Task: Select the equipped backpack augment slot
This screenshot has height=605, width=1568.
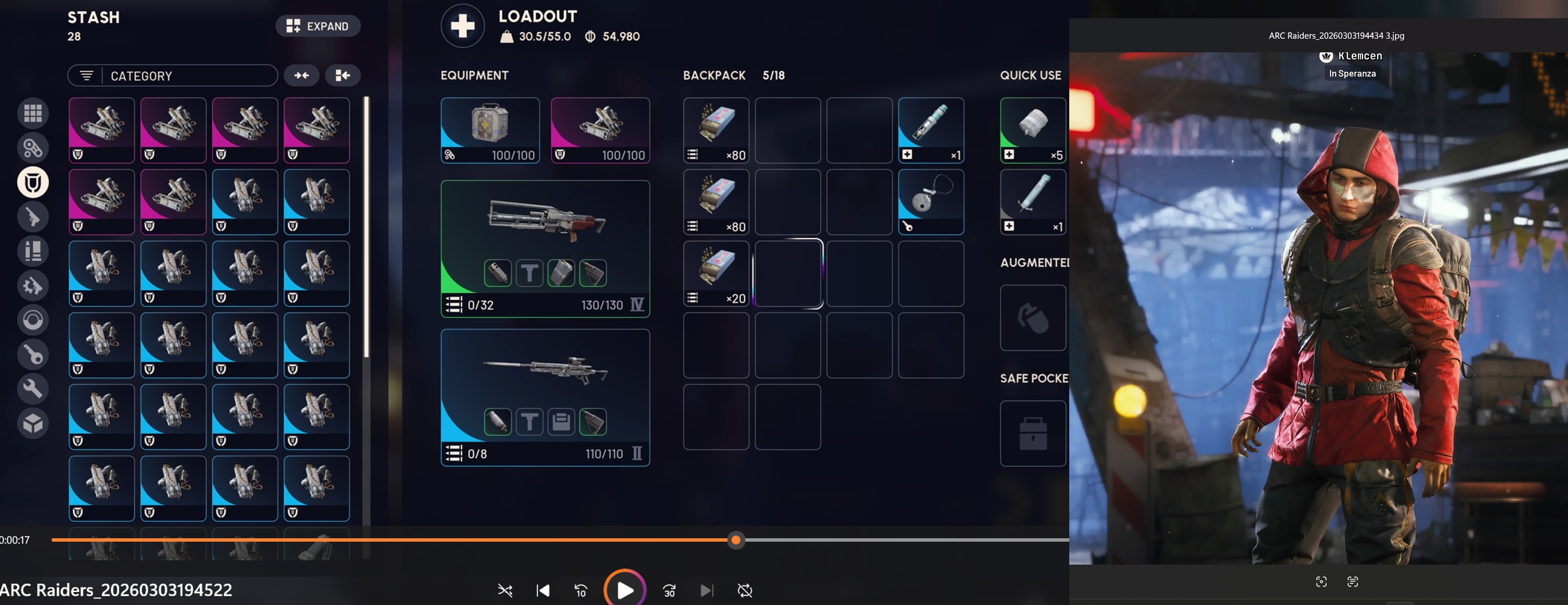Action: point(490,130)
